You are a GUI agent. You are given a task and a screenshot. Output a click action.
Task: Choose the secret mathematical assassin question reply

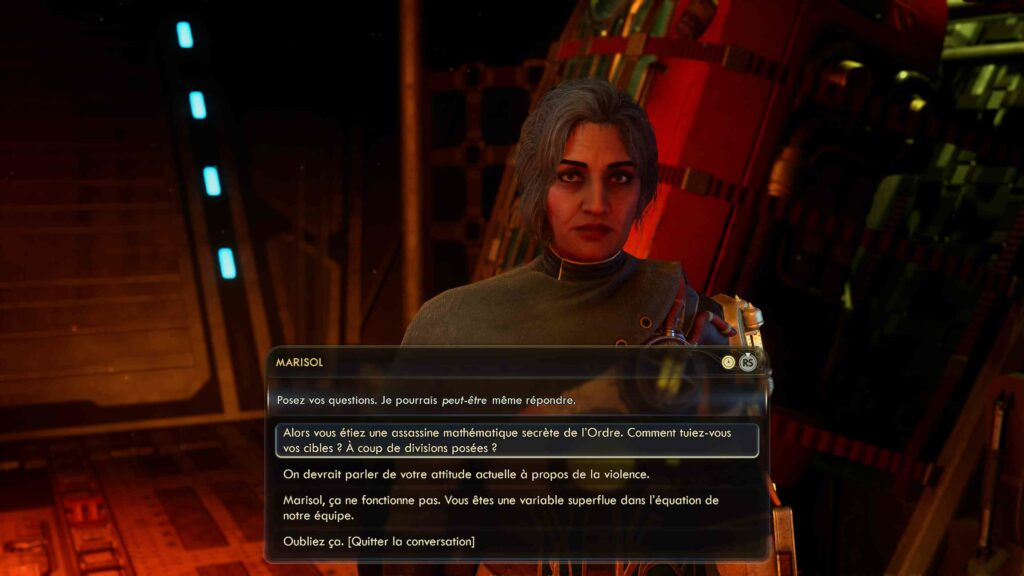(515, 441)
